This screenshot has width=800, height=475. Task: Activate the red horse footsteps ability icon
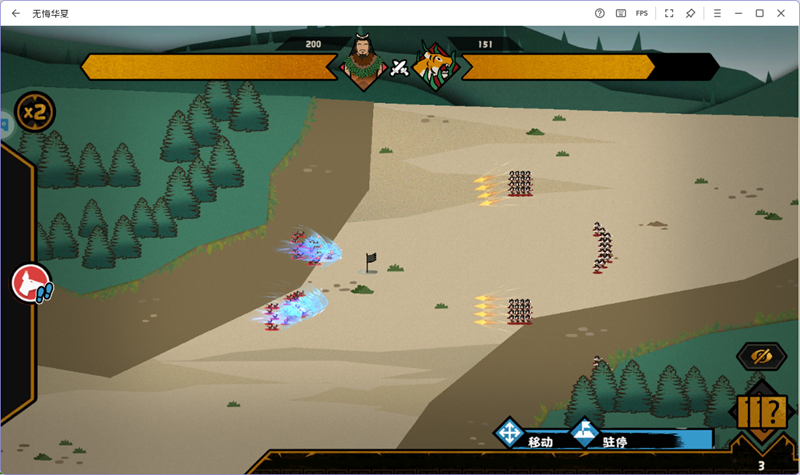point(31,284)
